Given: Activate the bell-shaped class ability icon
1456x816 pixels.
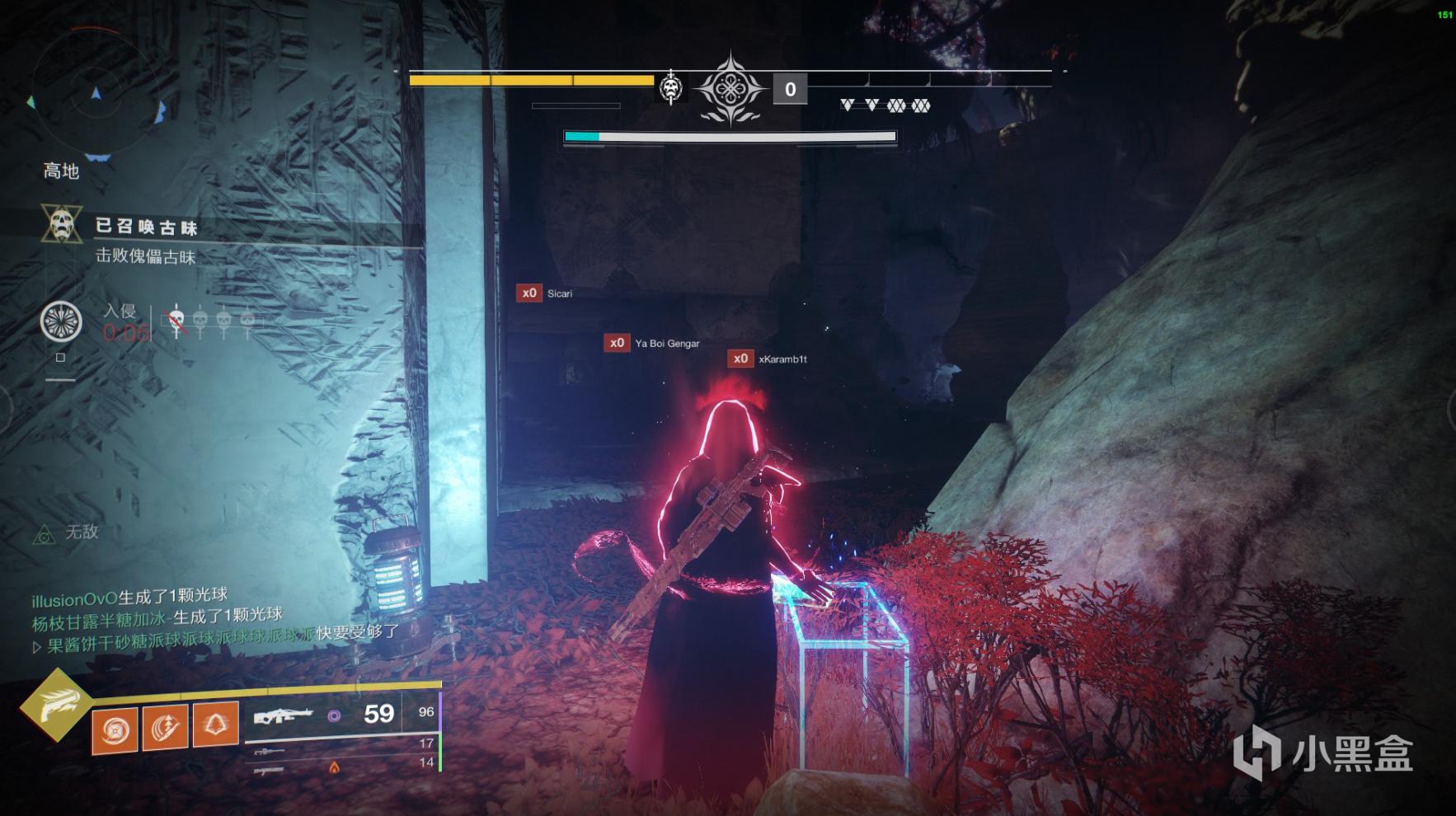Looking at the screenshot, I should 215,723.
